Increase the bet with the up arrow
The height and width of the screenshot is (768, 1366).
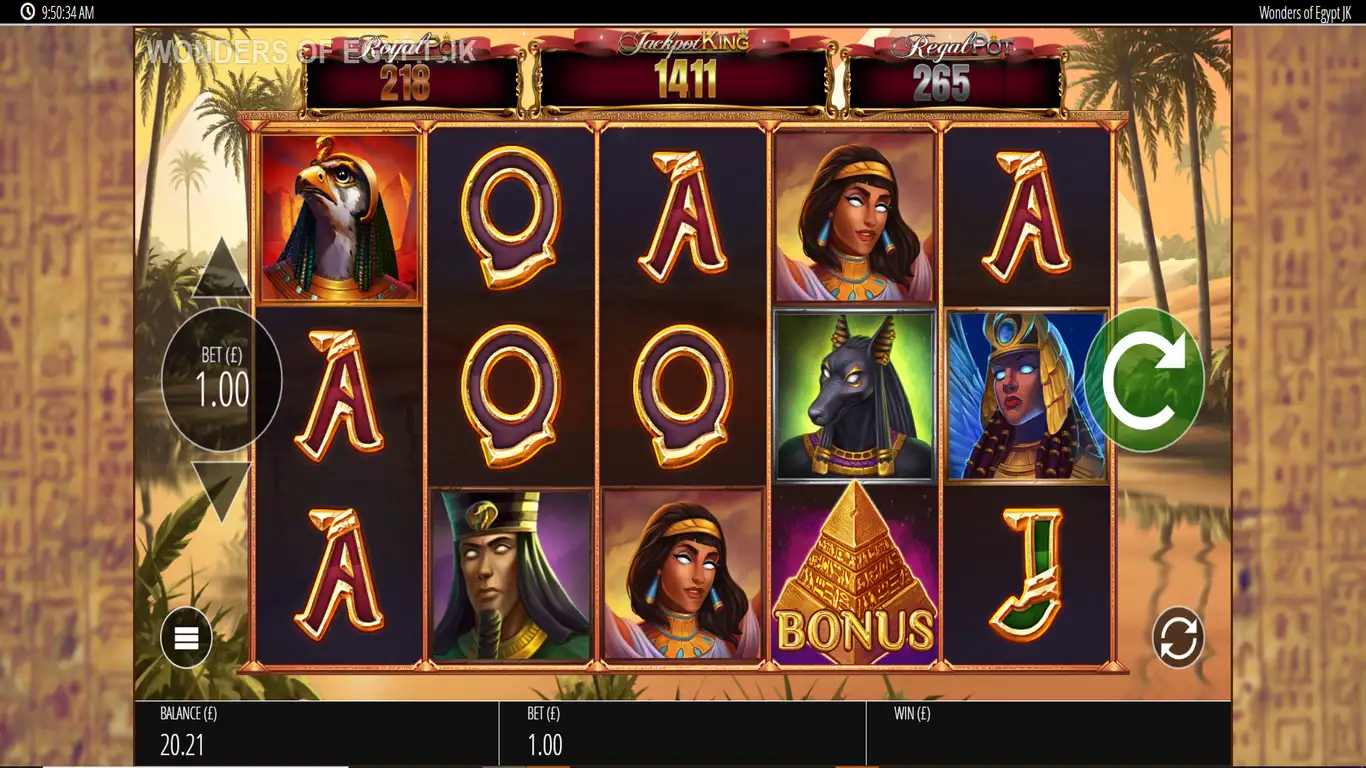tap(221, 269)
